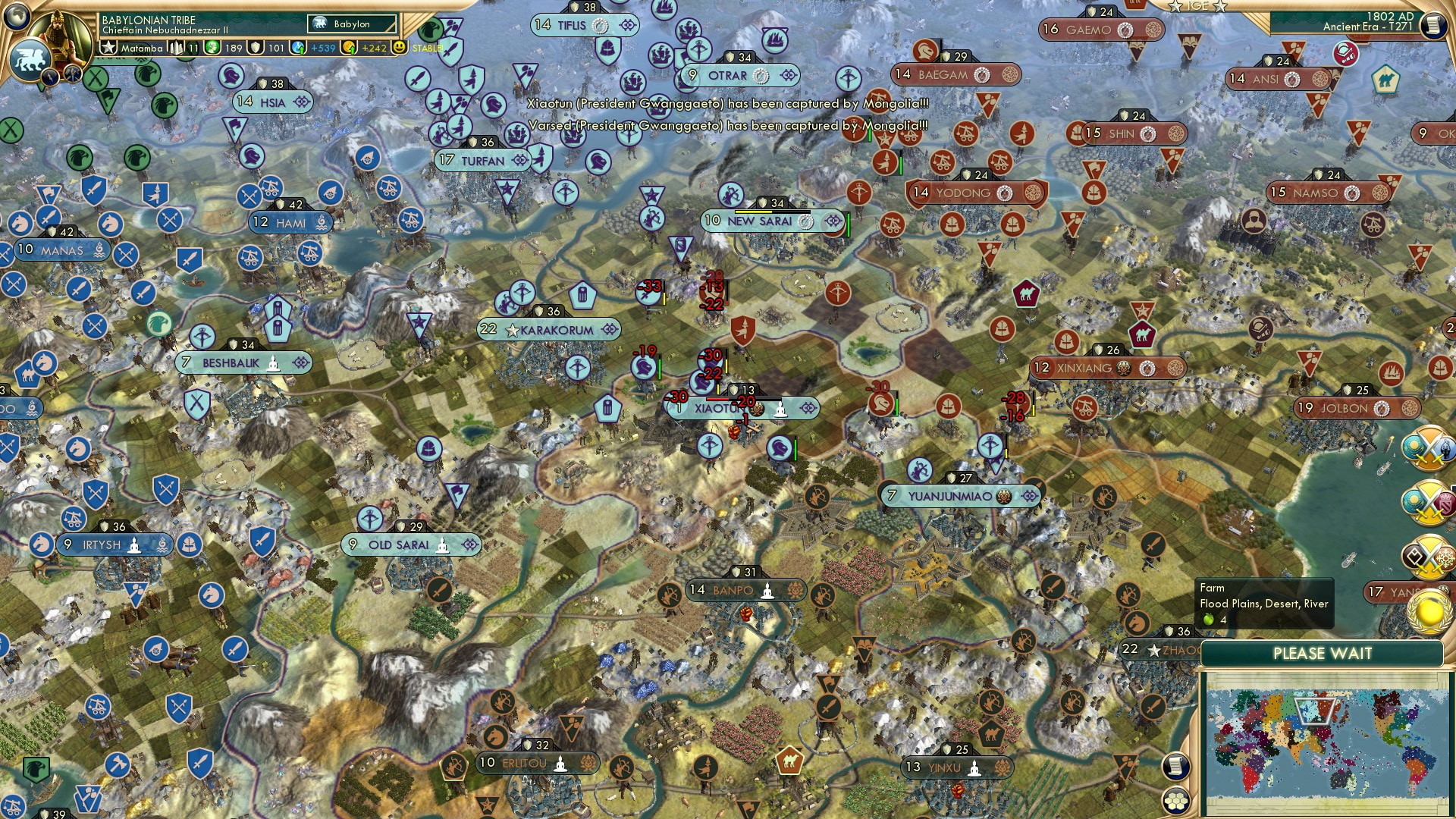Open the Babylon civilization selector box
1456x819 pixels.
352,24
